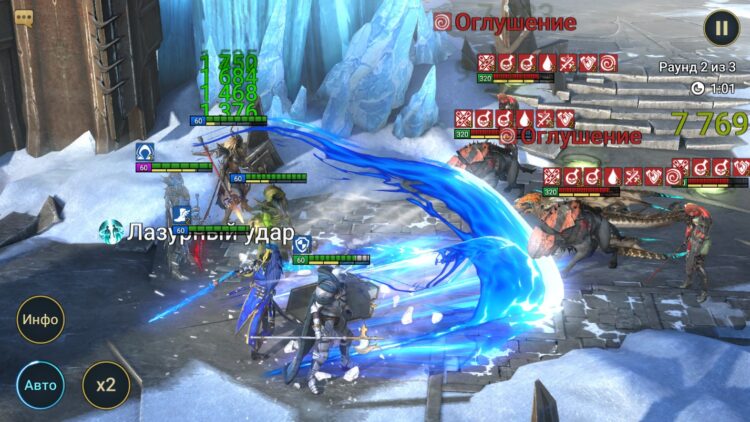Change the x2 battle speed
Image resolution: width=750 pixels, height=422 pixels.
[105, 384]
